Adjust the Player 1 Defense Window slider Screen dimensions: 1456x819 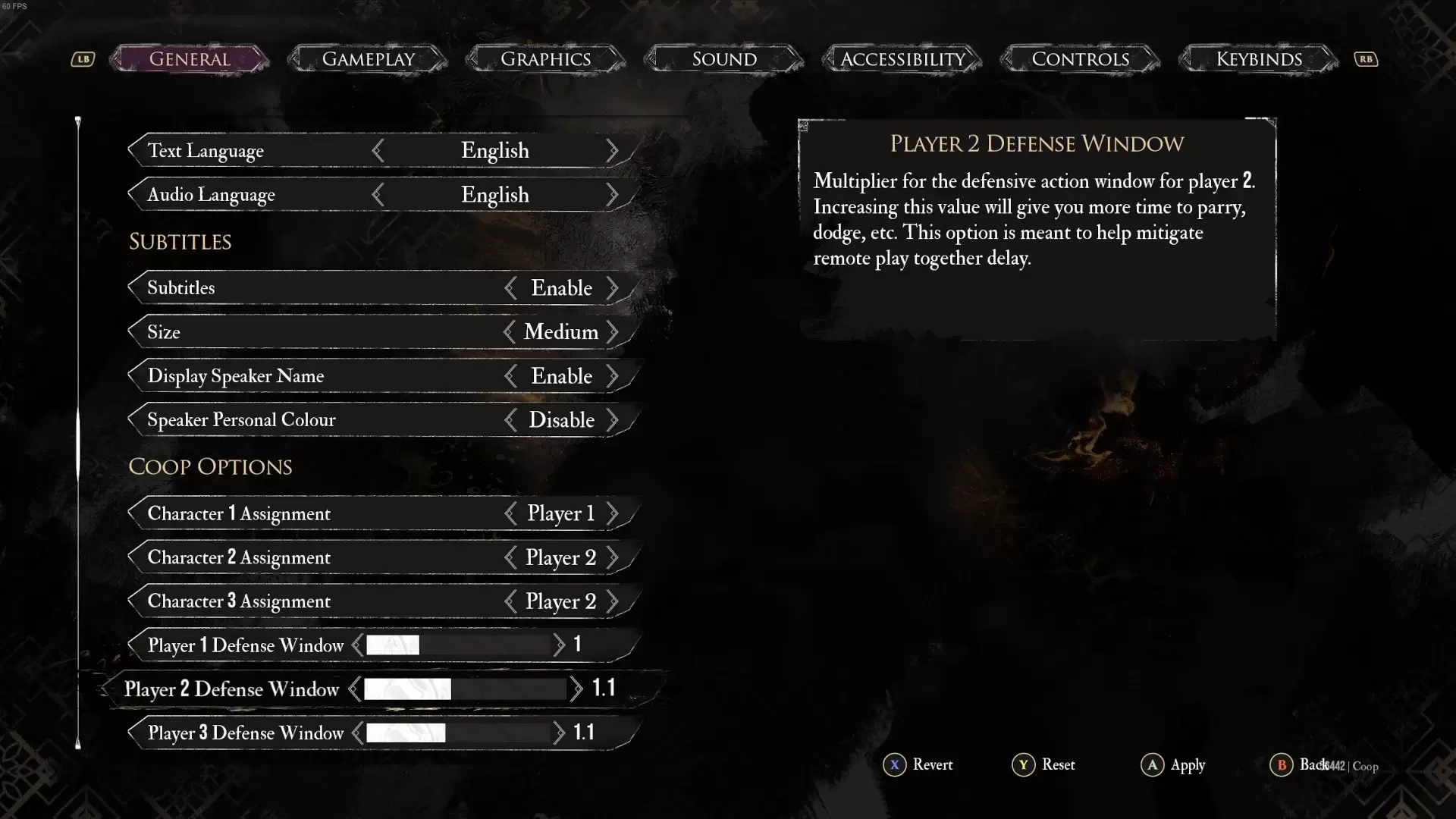pyautogui.click(x=458, y=645)
